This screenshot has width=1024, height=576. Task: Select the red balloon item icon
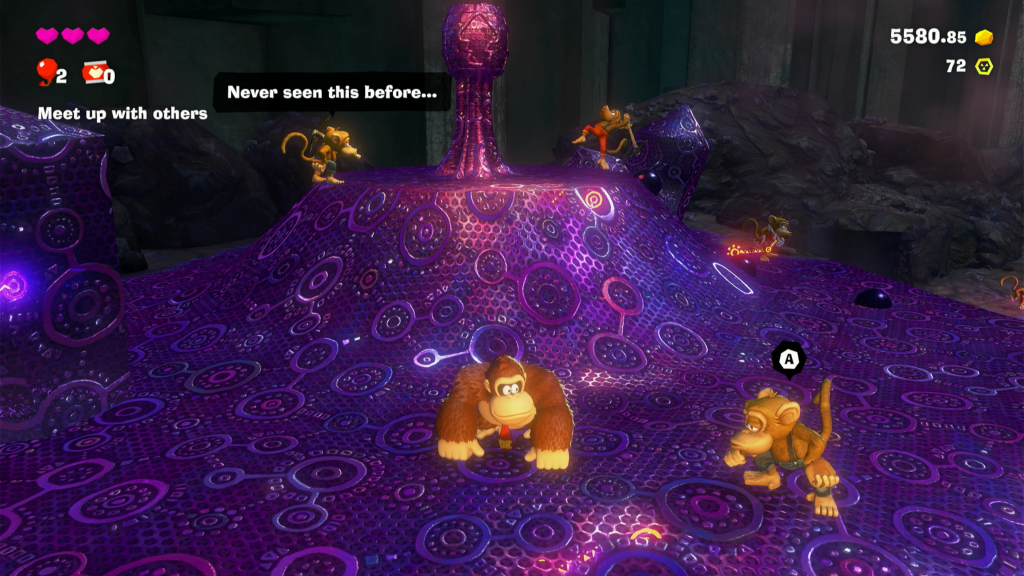coord(46,71)
